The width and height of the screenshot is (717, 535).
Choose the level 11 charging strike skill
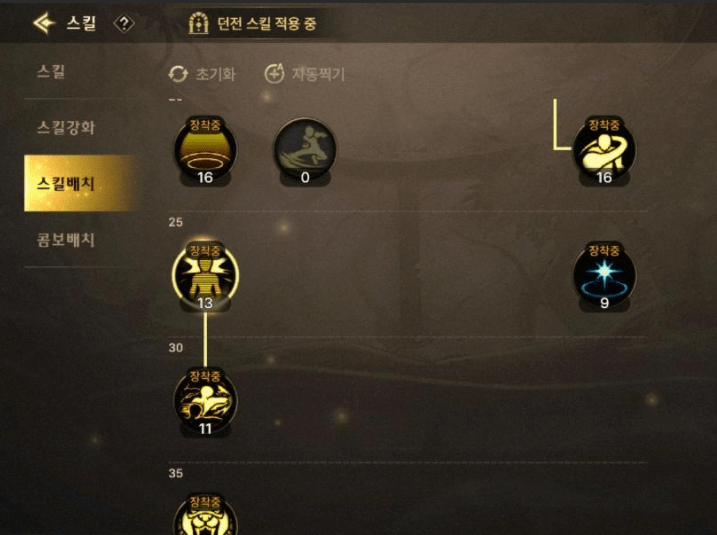pyautogui.click(x=205, y=398)
